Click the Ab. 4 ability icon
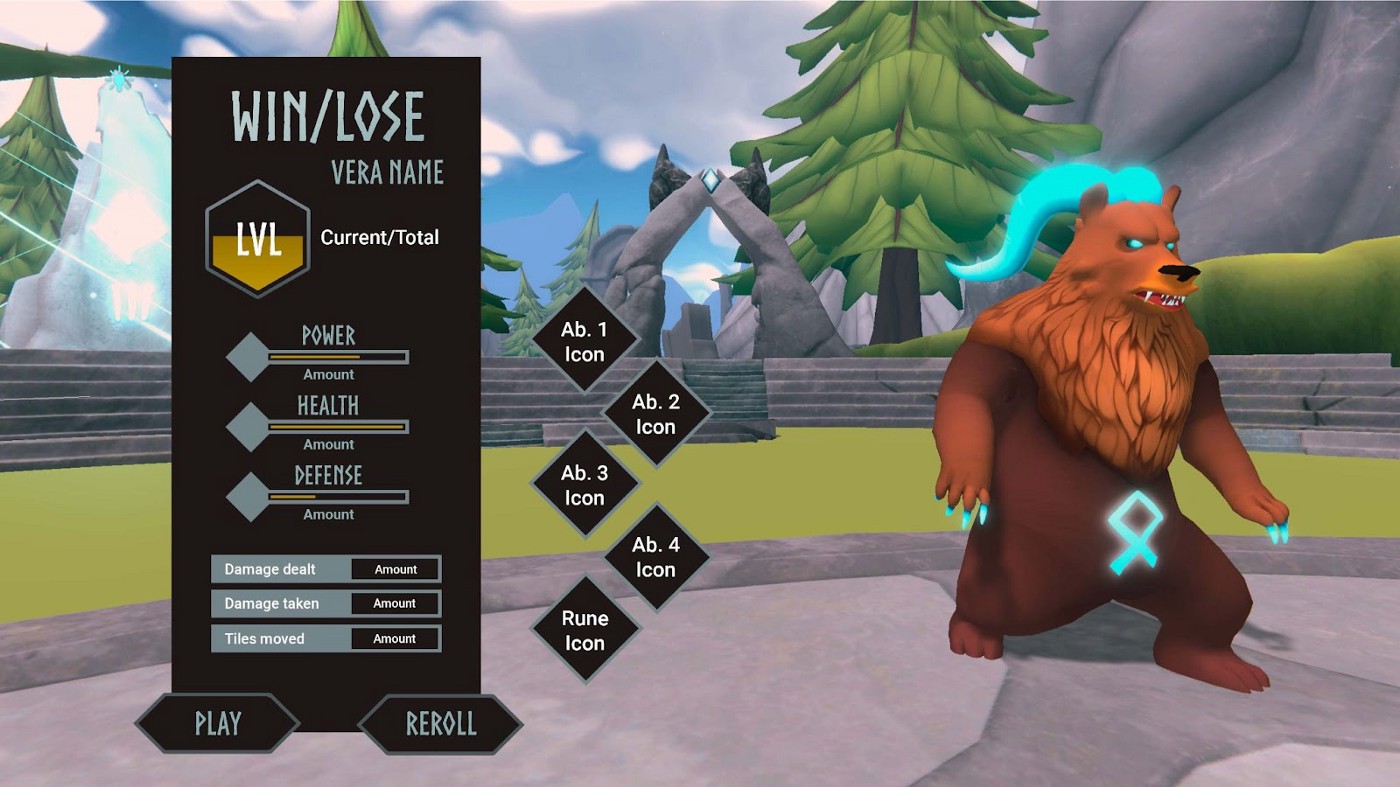 tap(655, 557)
